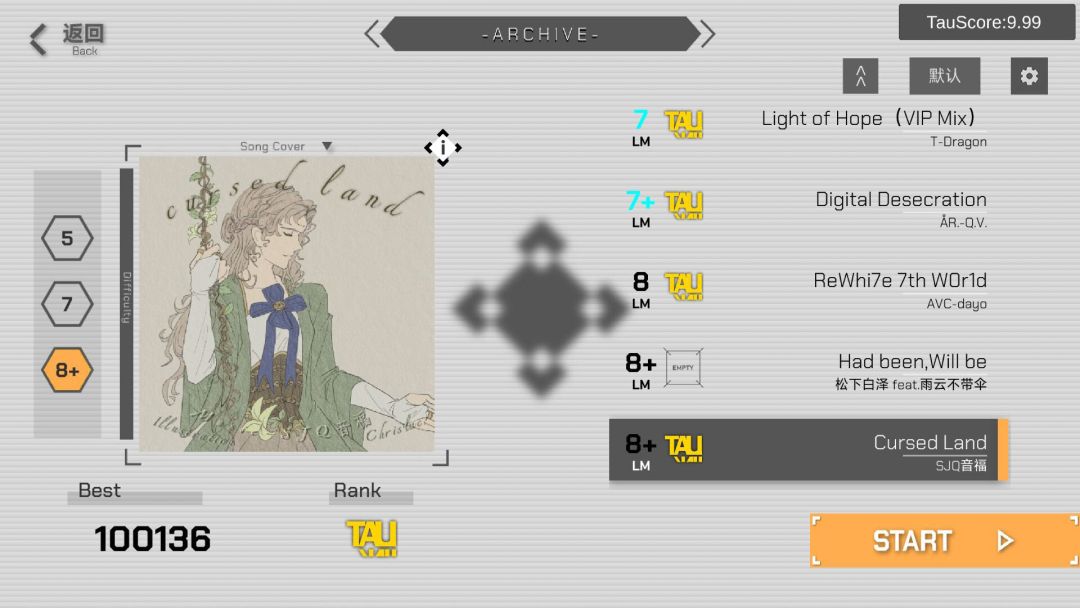This screenshot has width=1080, height=608.
Task: Open the gear settings button
Action: click(x=1029, y=76)
